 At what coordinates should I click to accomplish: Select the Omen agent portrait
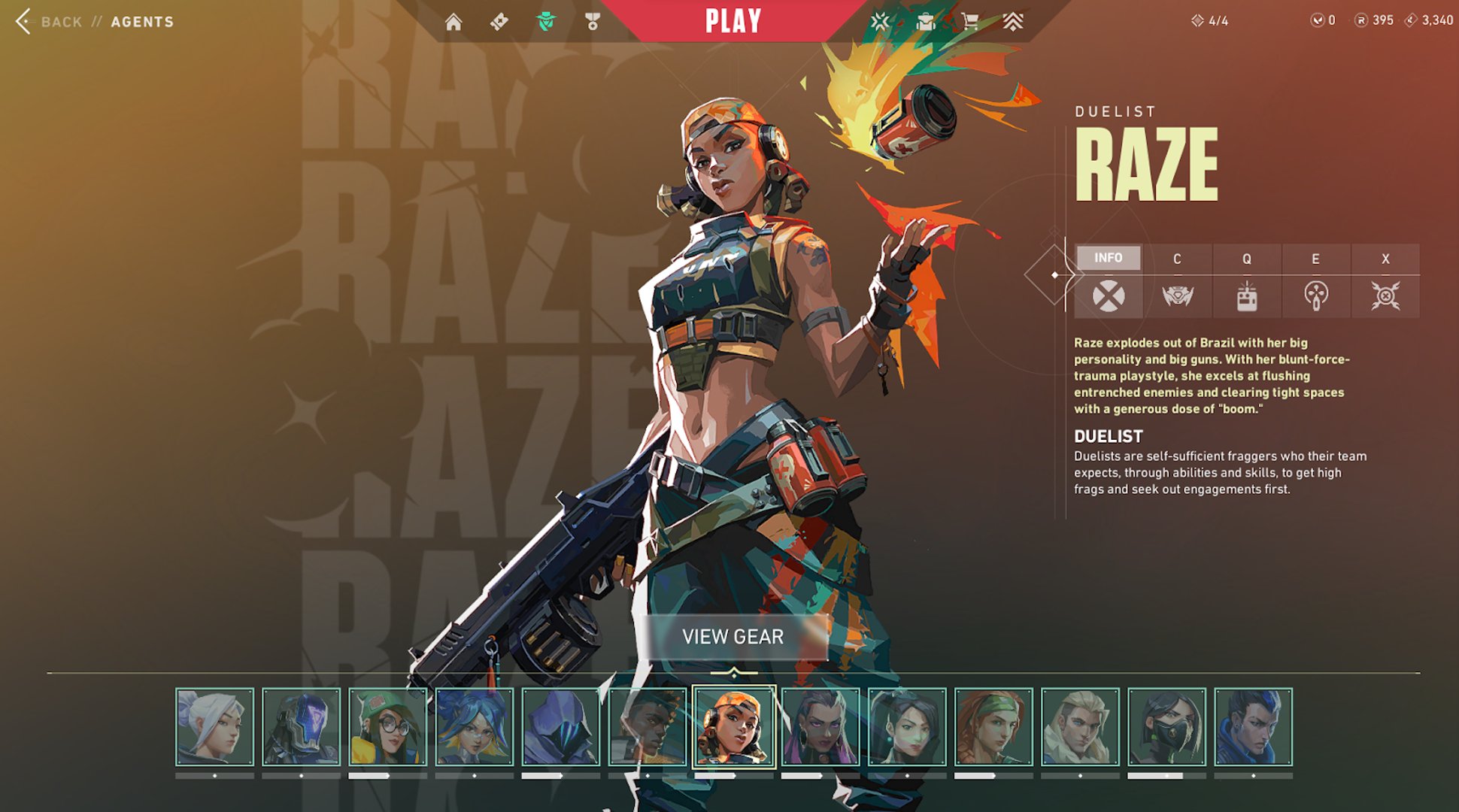coord(560,727)
